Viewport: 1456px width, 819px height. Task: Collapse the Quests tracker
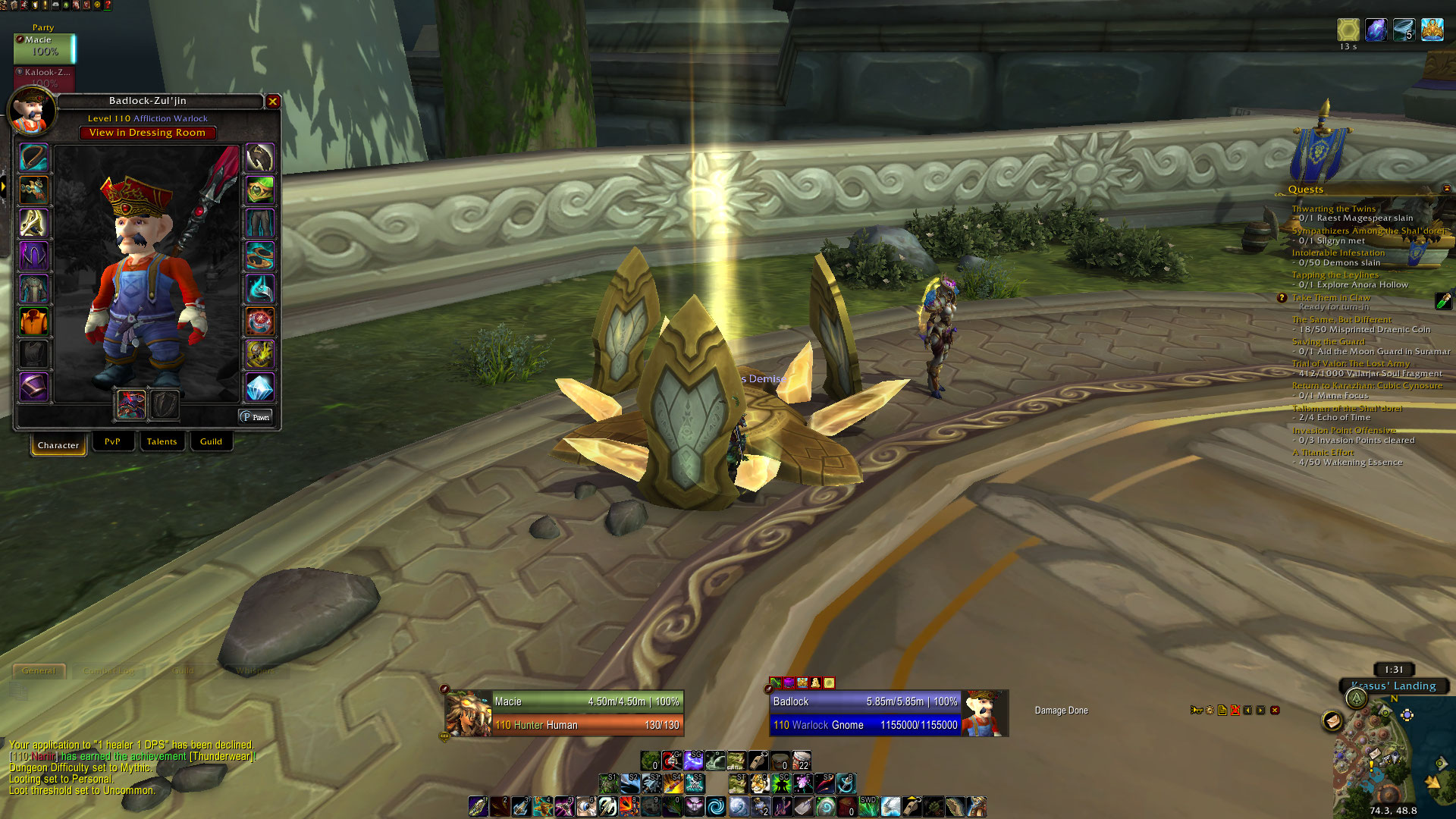[x=1446, y=189]
